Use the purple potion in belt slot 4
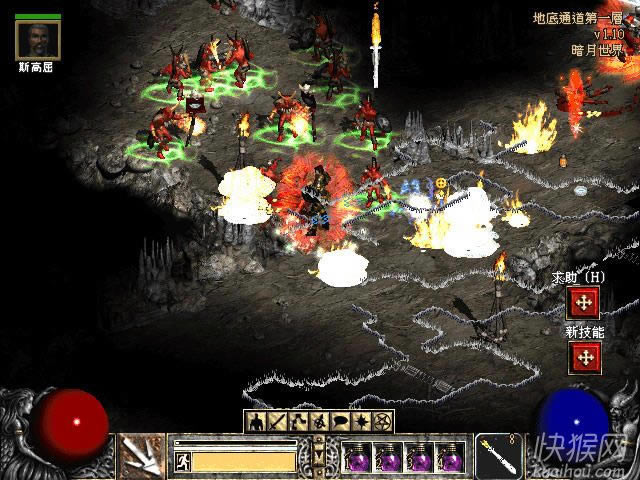Viewport: 640px width, 480px height. click(449, 457)
